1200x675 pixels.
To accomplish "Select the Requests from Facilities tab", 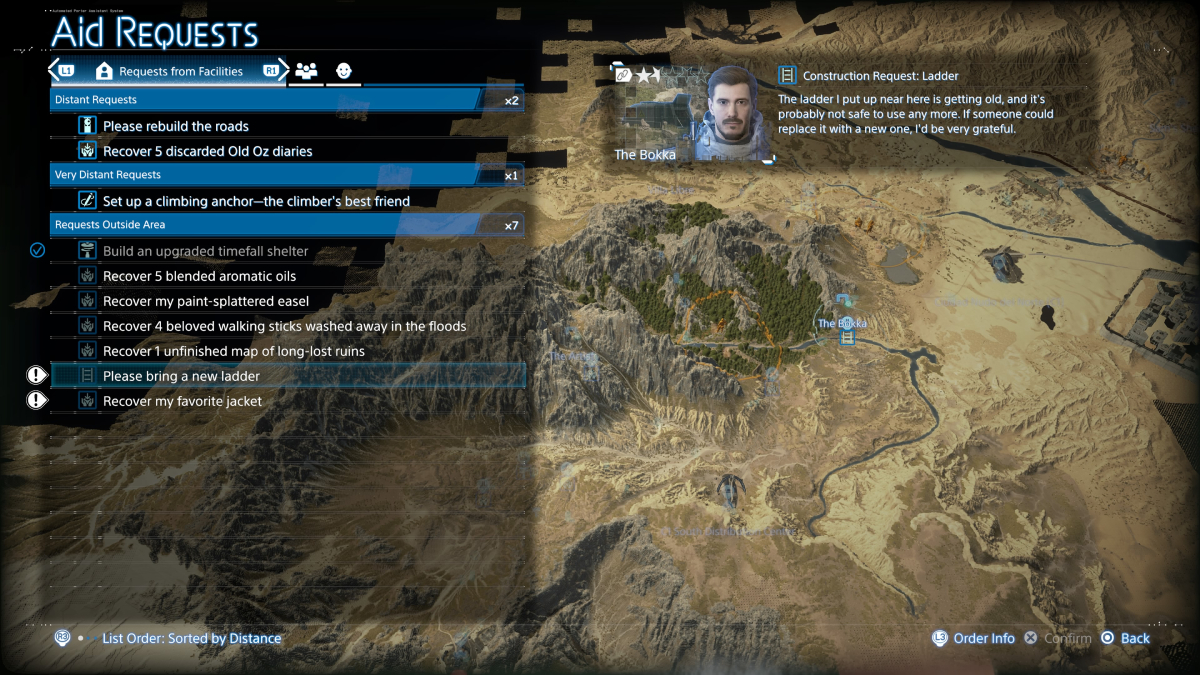I will [170, 71].
